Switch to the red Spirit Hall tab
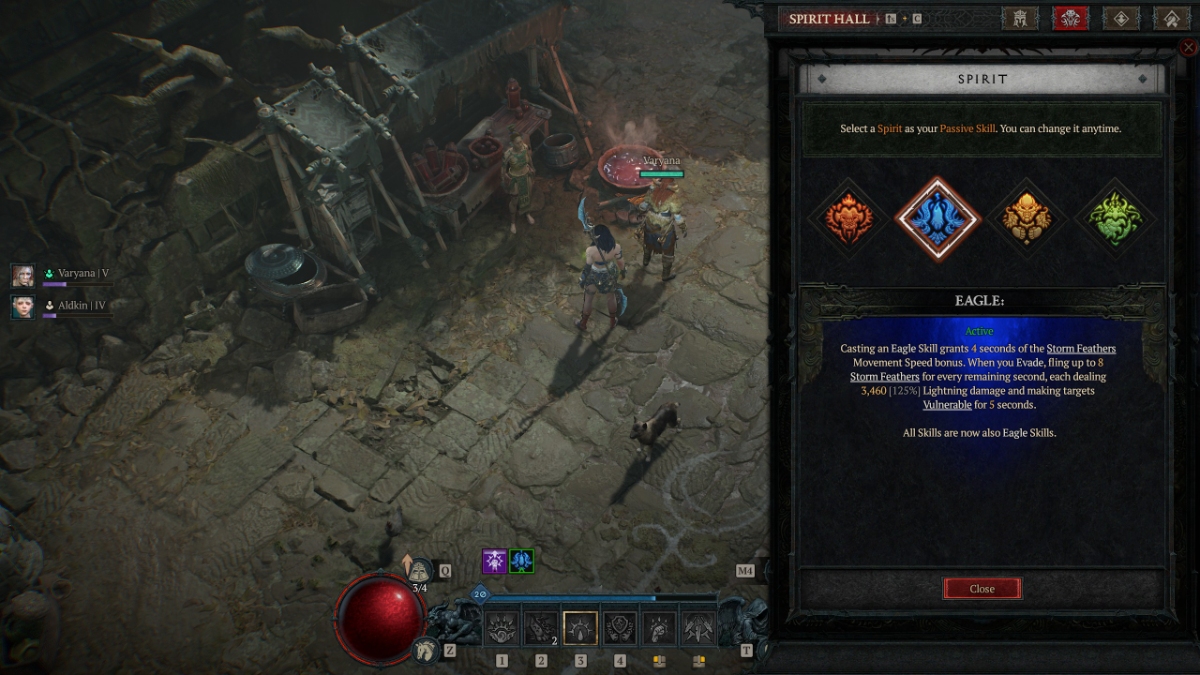This screenshot has height=675, width=1200. pyautogui.click(x=1071, y=18)
